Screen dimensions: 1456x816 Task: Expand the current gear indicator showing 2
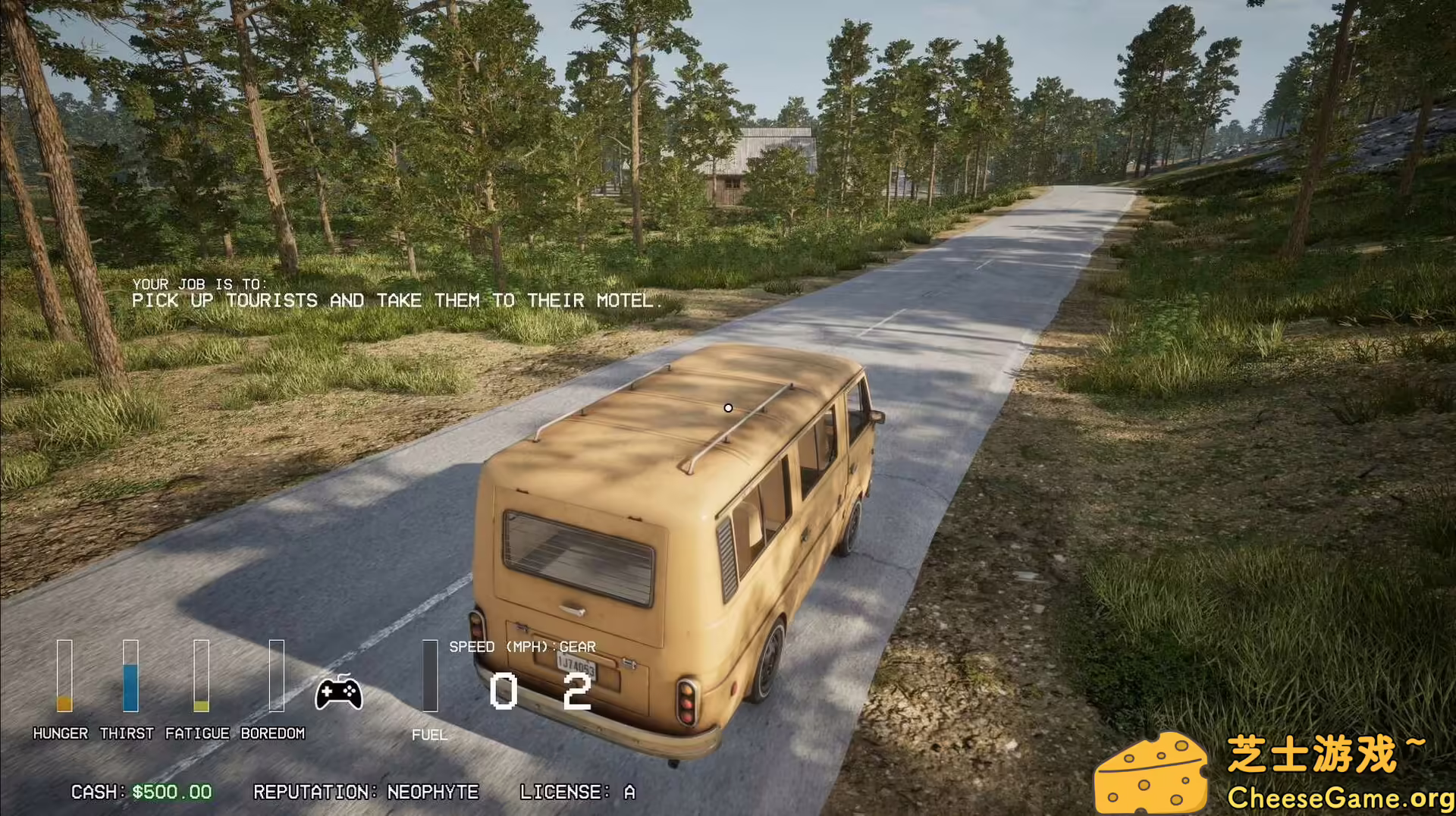coord(578,692)
